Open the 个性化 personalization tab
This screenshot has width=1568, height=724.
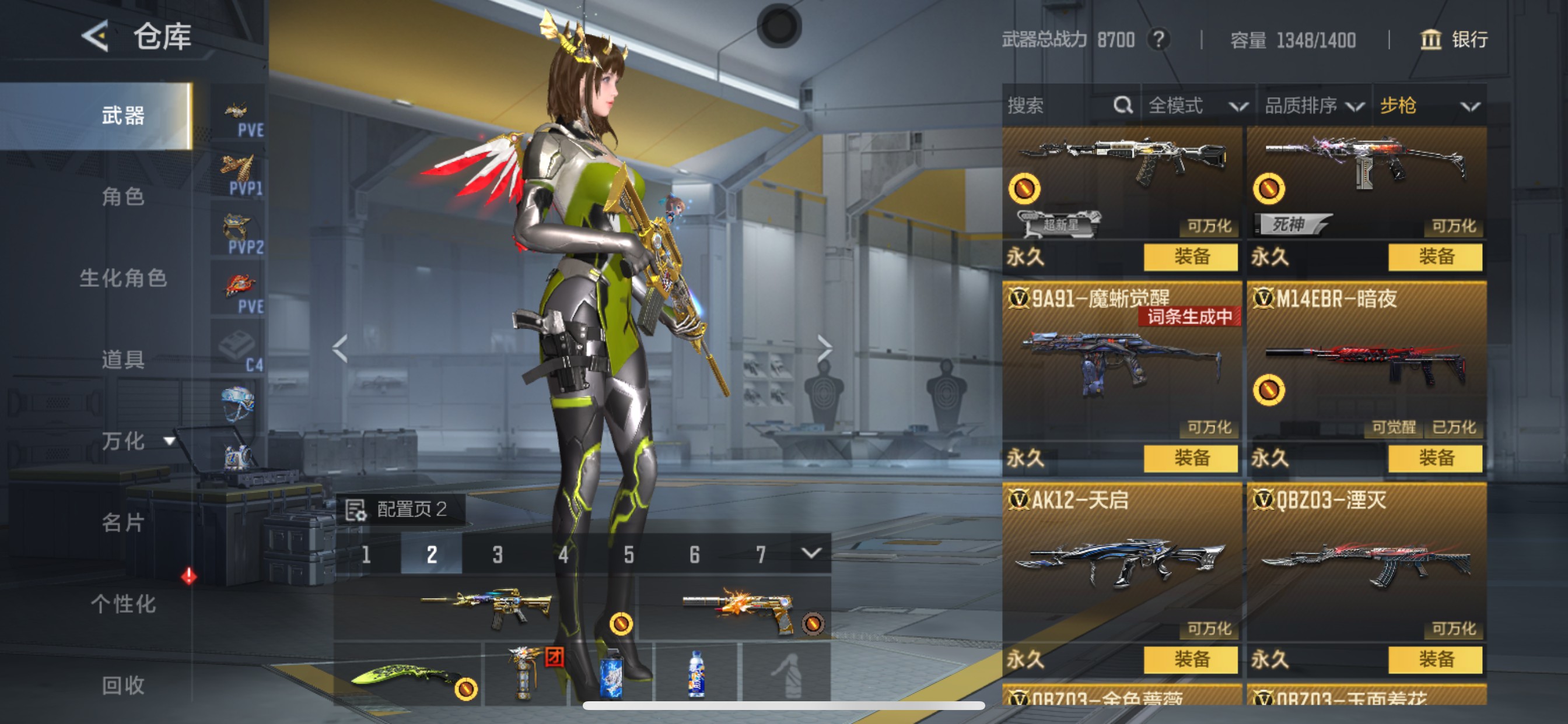(123, 603)
